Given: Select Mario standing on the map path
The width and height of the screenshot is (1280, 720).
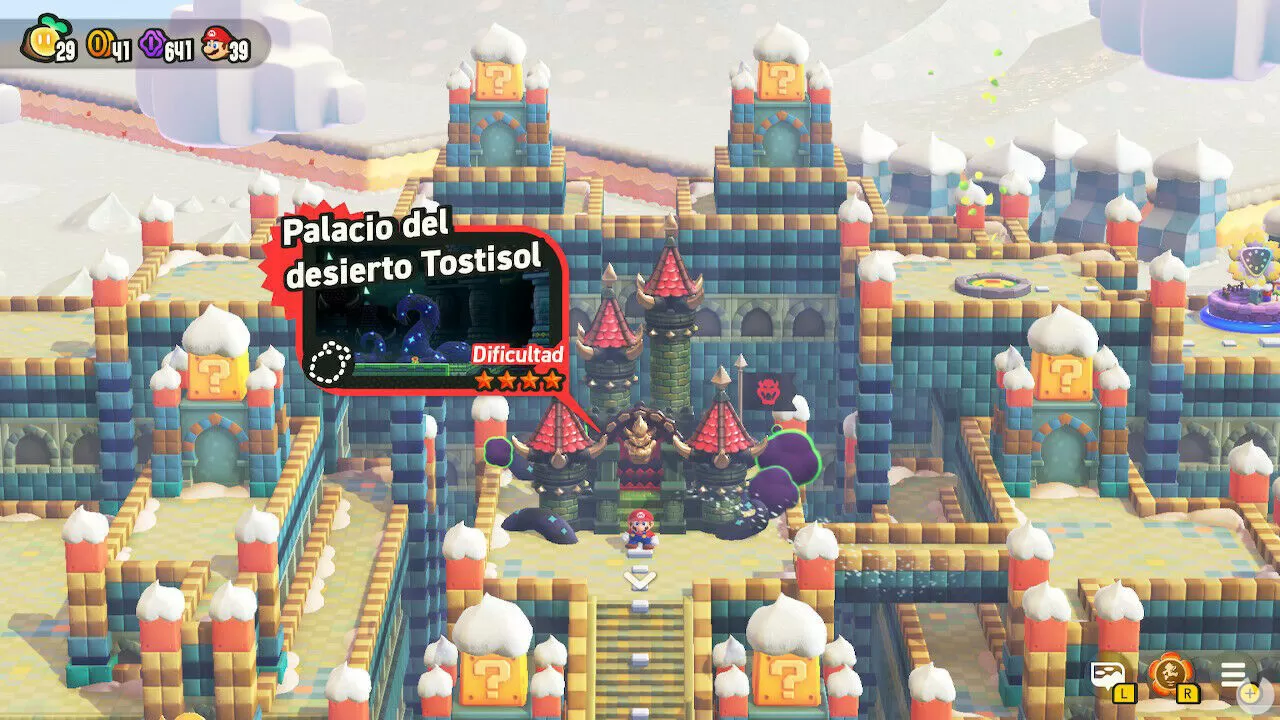Looking at the screenshot, I should pos(641,530).
